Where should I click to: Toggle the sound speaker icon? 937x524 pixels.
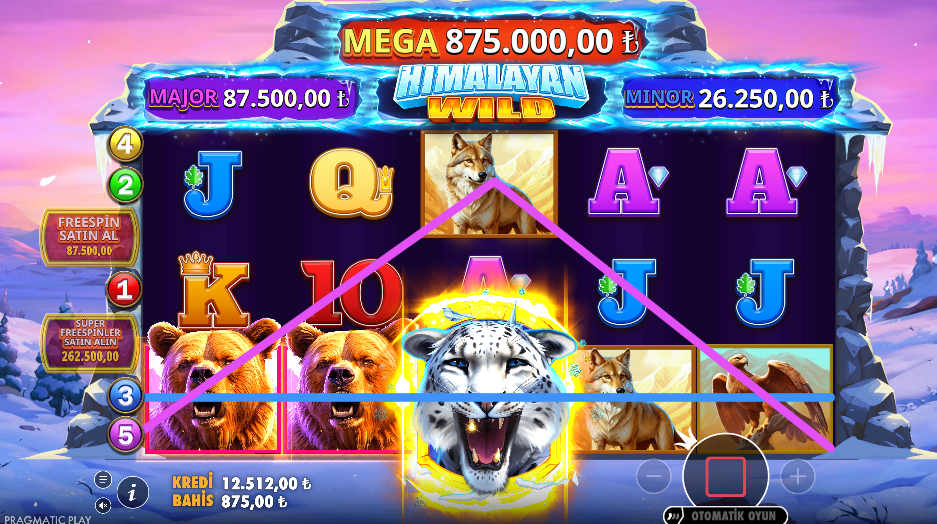103,503
